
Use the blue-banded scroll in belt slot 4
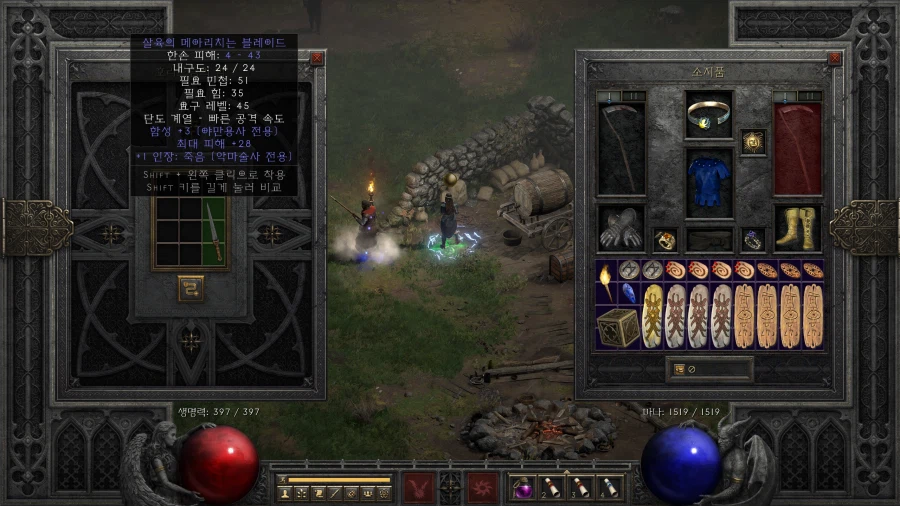(x=610, y=487)
